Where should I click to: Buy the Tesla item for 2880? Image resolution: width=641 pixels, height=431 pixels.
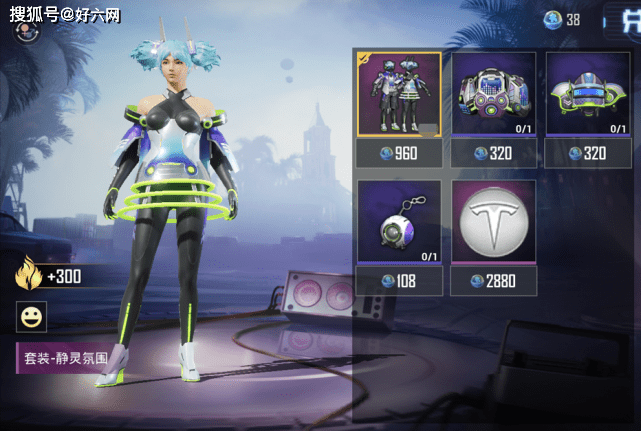(493, 281)
